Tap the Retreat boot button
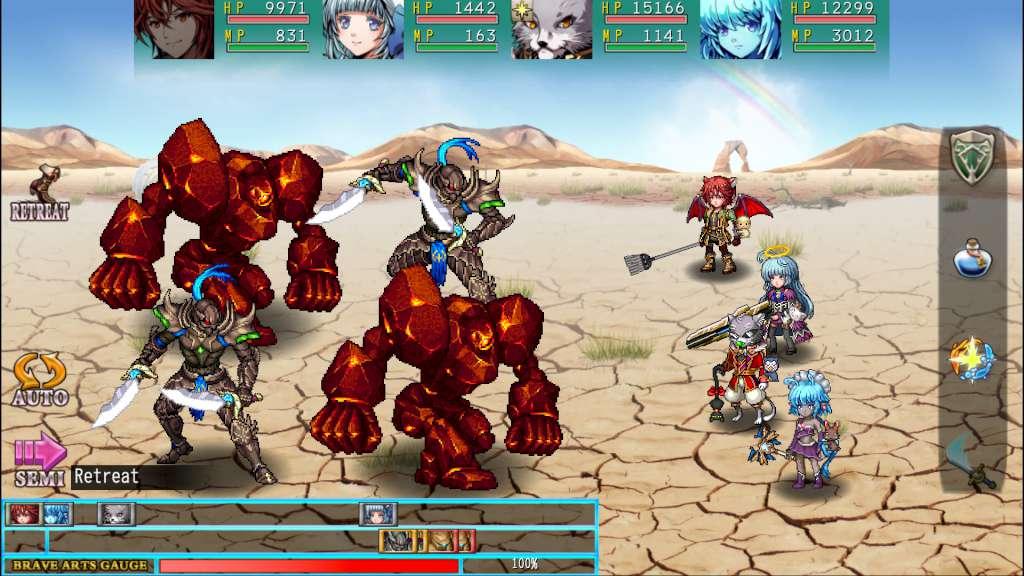Screen dimensions: 1024x576 pyautogui.click(x=41, y=193)
